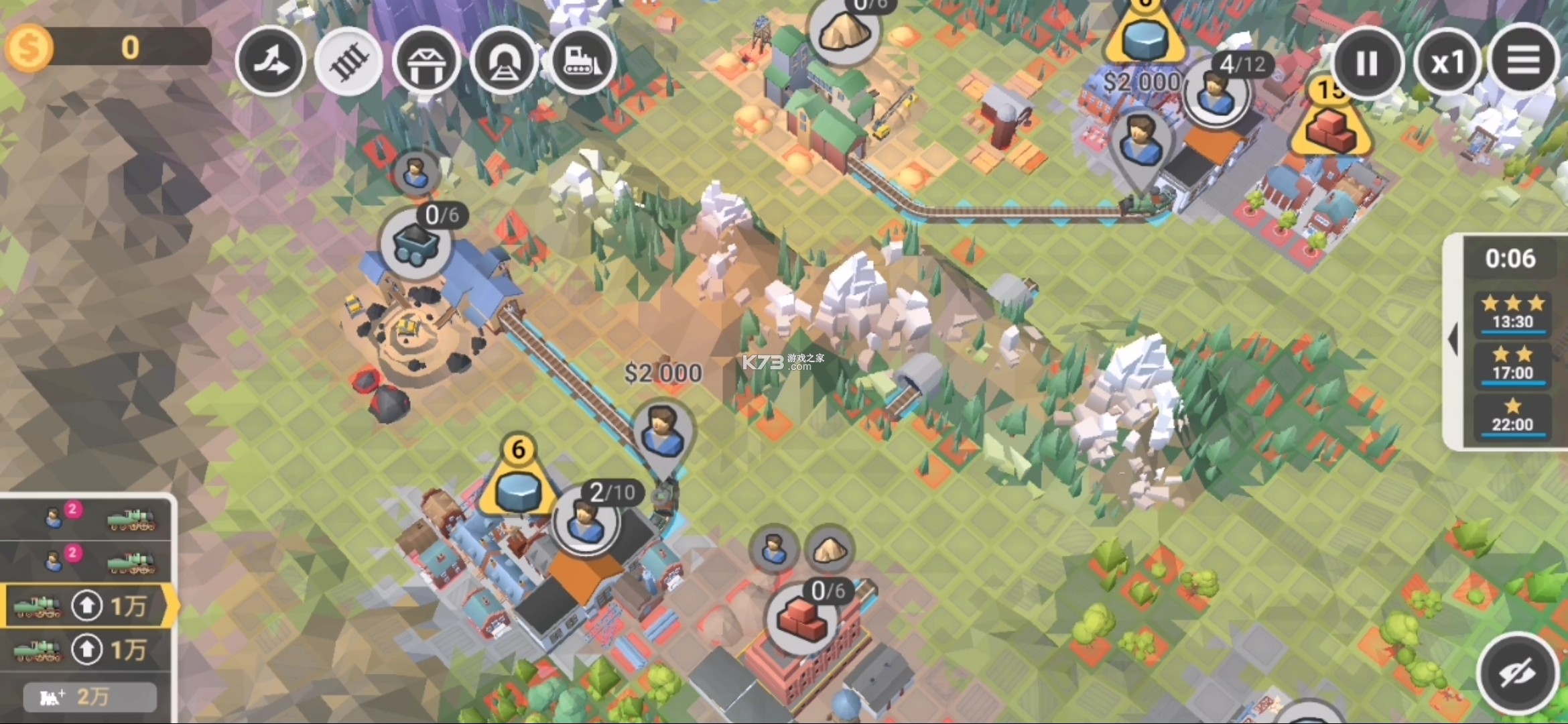Toggle the crossed-eye visibility button
Screen dimensions: 1568x724
point(1518,673)
